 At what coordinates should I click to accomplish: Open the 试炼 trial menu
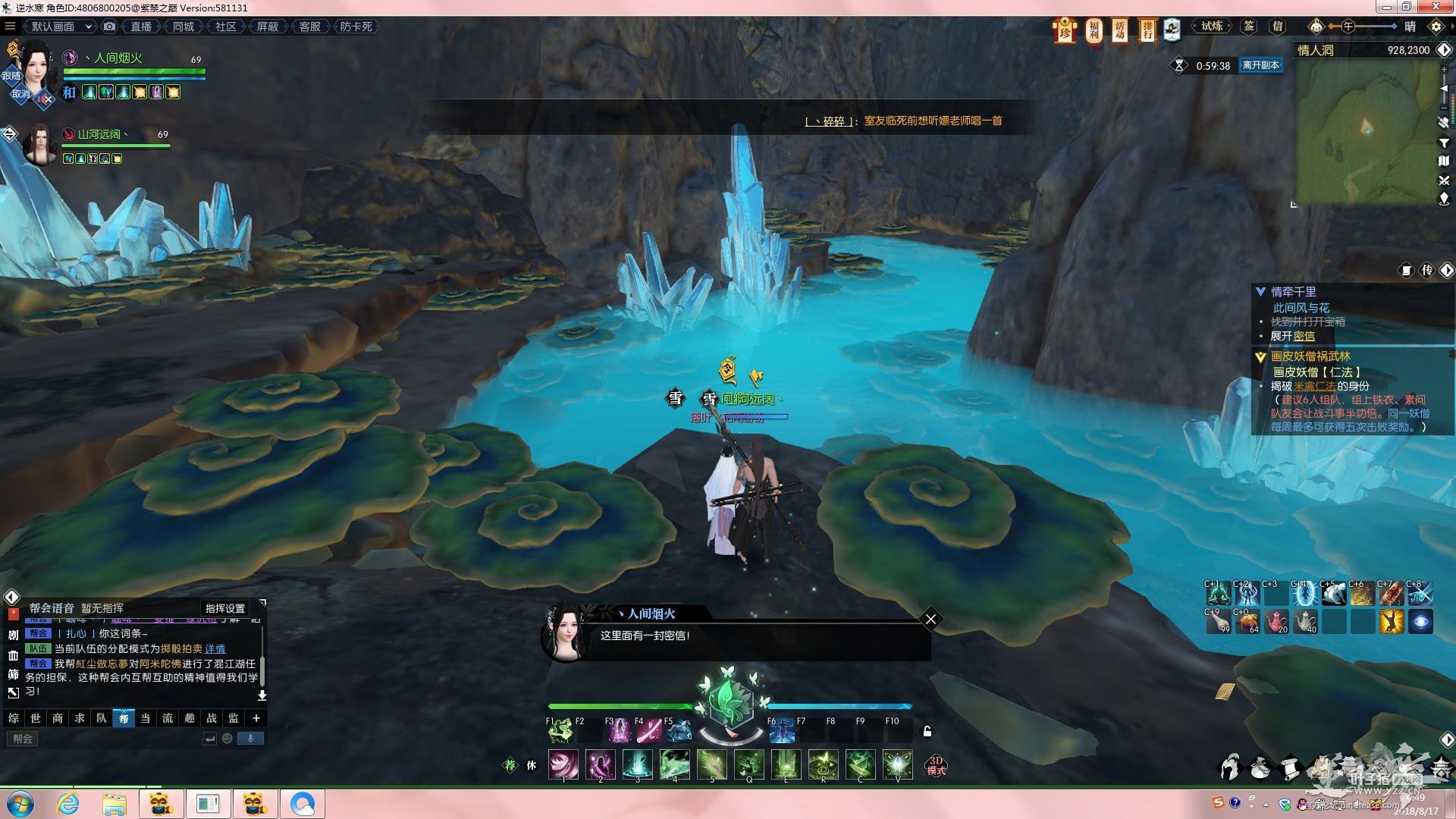click(1212, 27)
